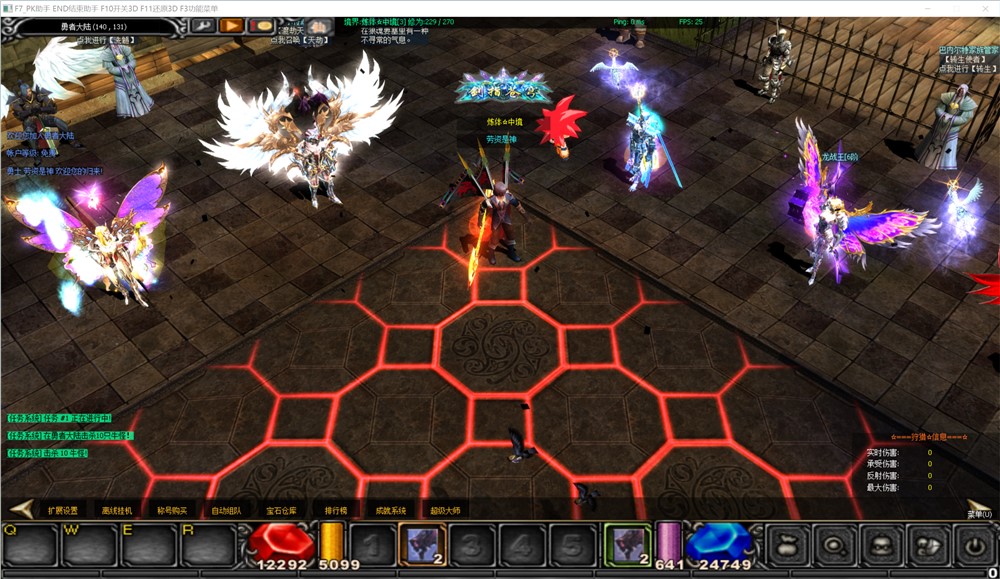Open 成就系统 achievement system

tap(390, 510)
